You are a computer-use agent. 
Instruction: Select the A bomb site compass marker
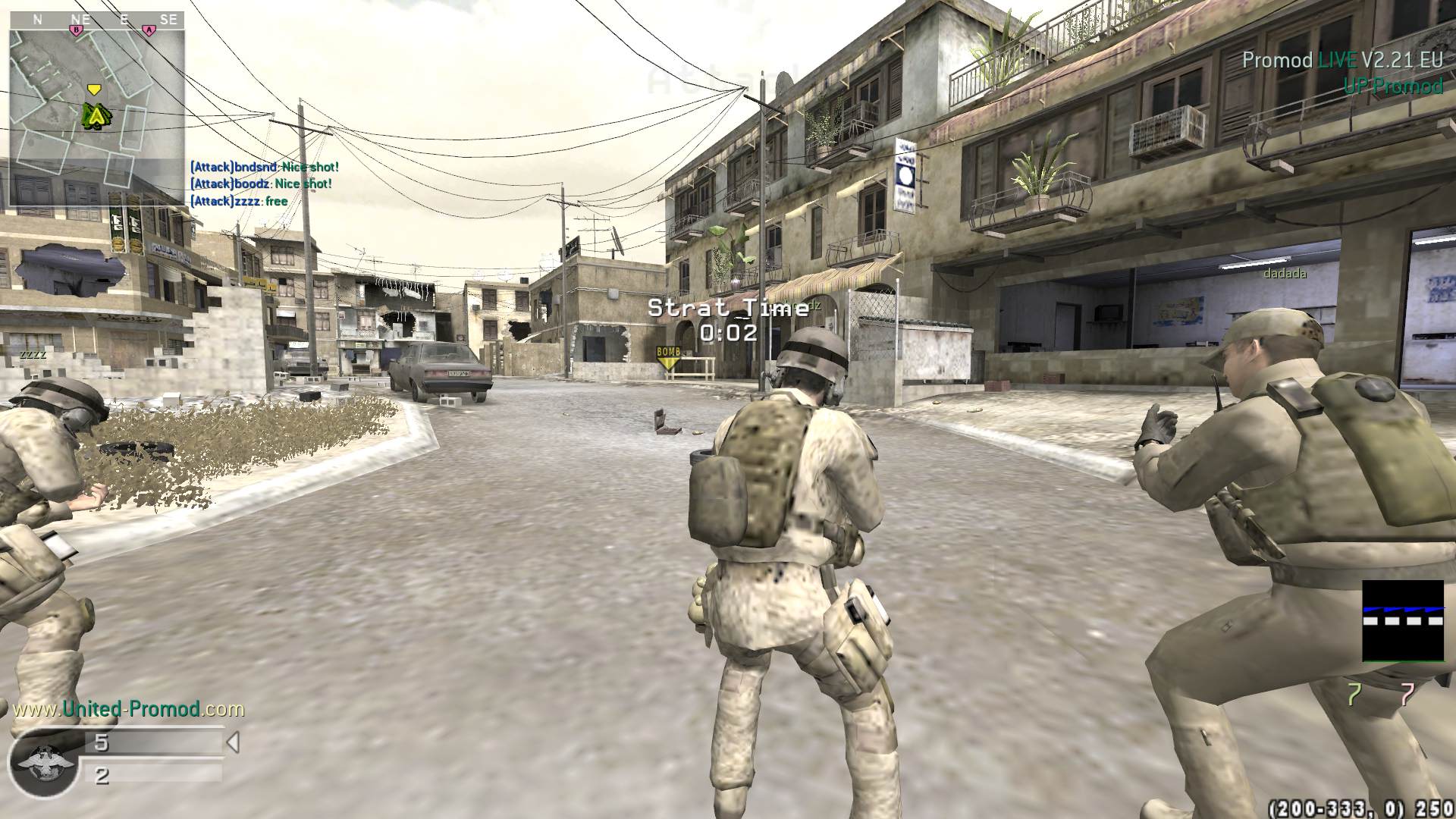tap(149, 30)
